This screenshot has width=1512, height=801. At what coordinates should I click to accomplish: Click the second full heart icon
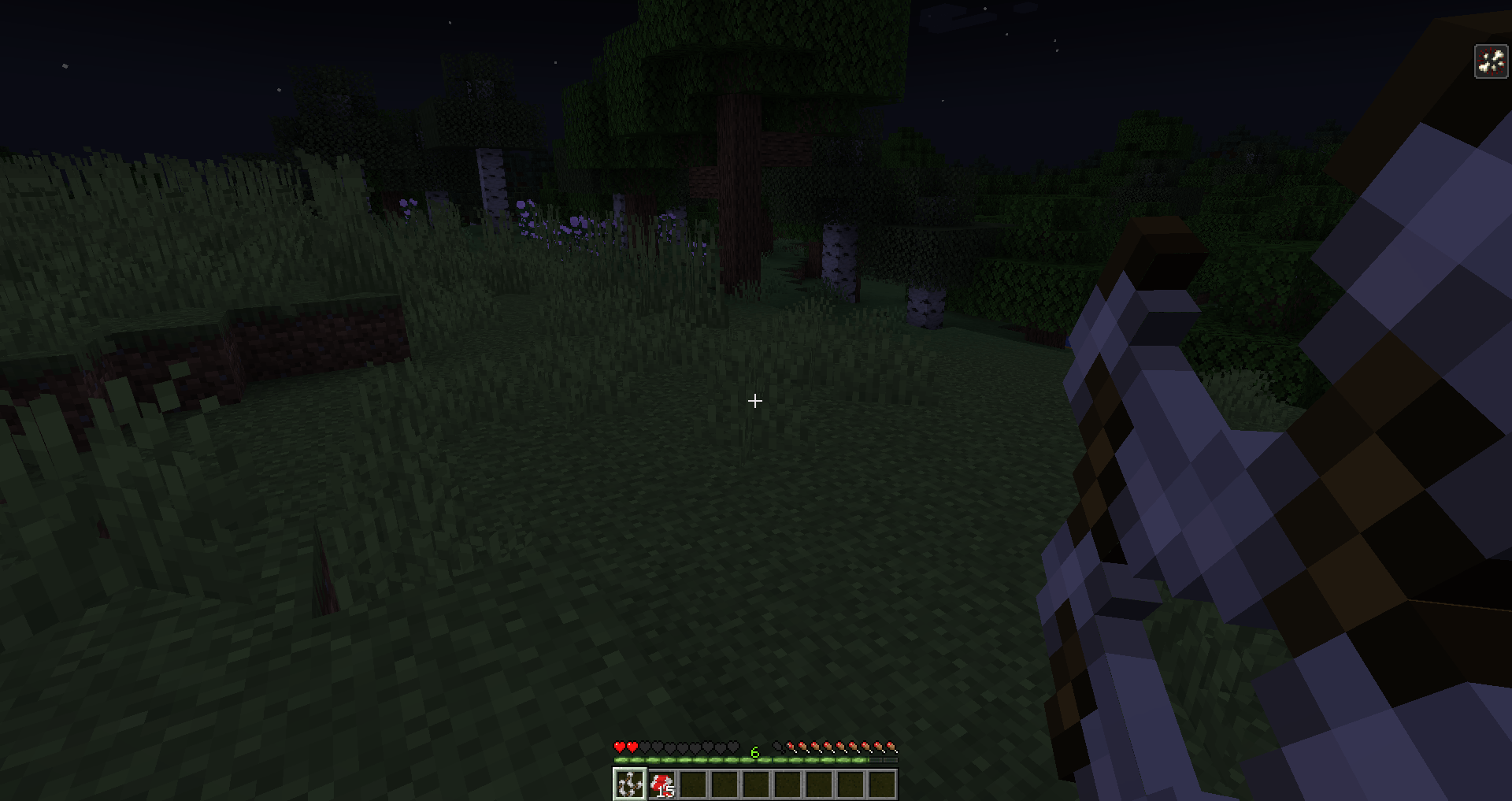click(632, 747)
